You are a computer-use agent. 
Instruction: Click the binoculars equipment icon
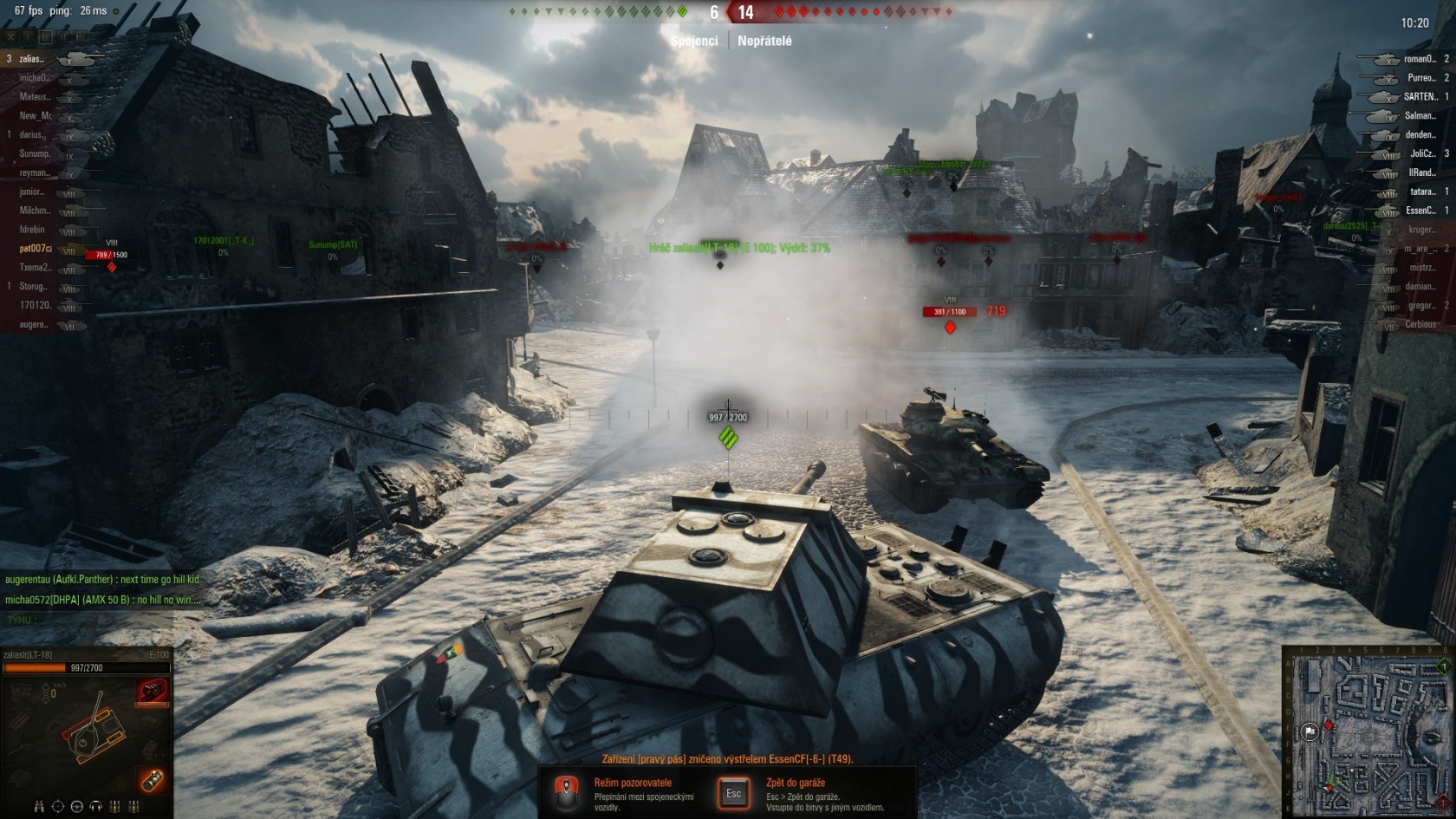tap(39, 807)
